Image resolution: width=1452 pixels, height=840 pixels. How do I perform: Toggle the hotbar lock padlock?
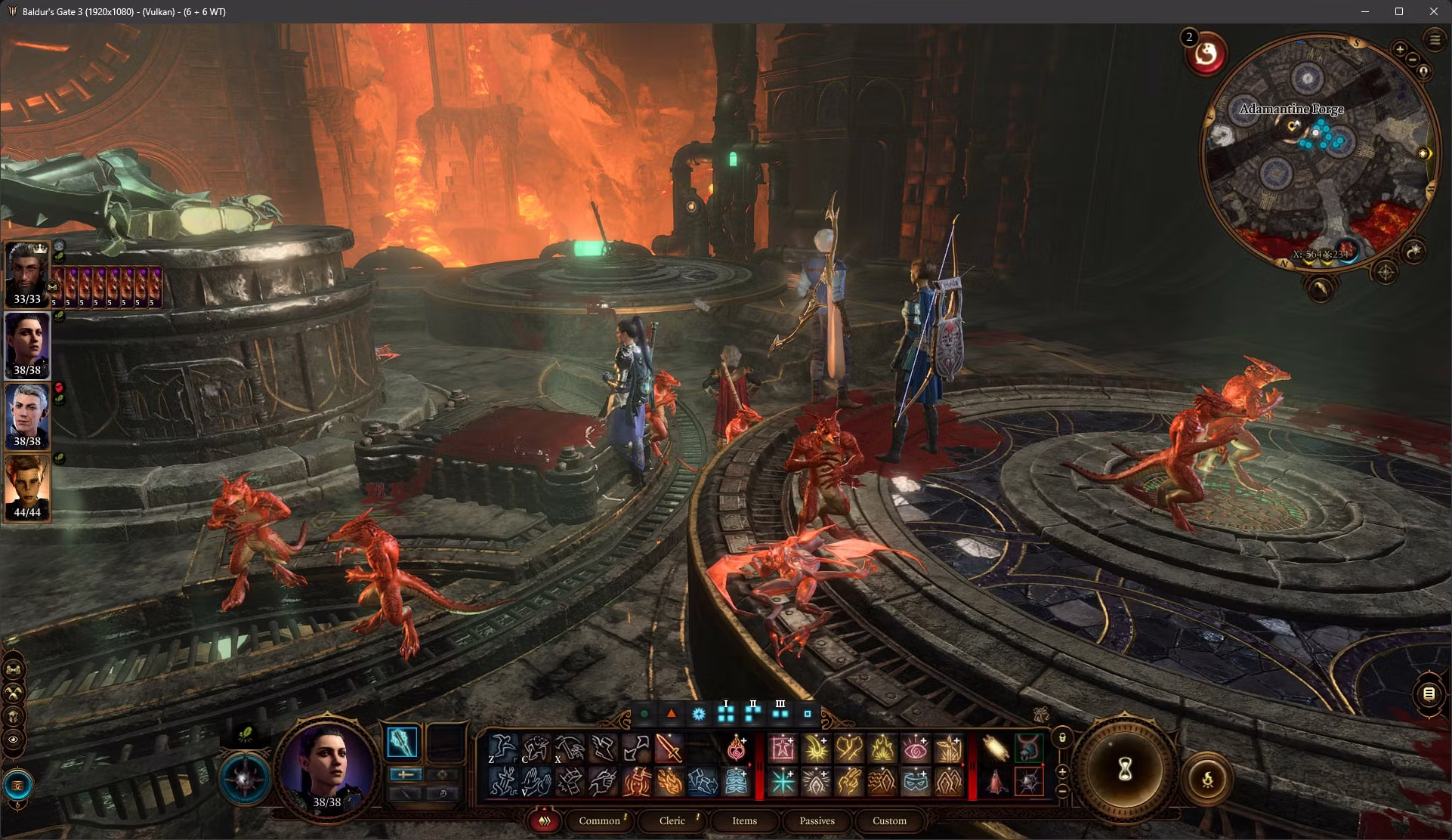[1062, 737]
